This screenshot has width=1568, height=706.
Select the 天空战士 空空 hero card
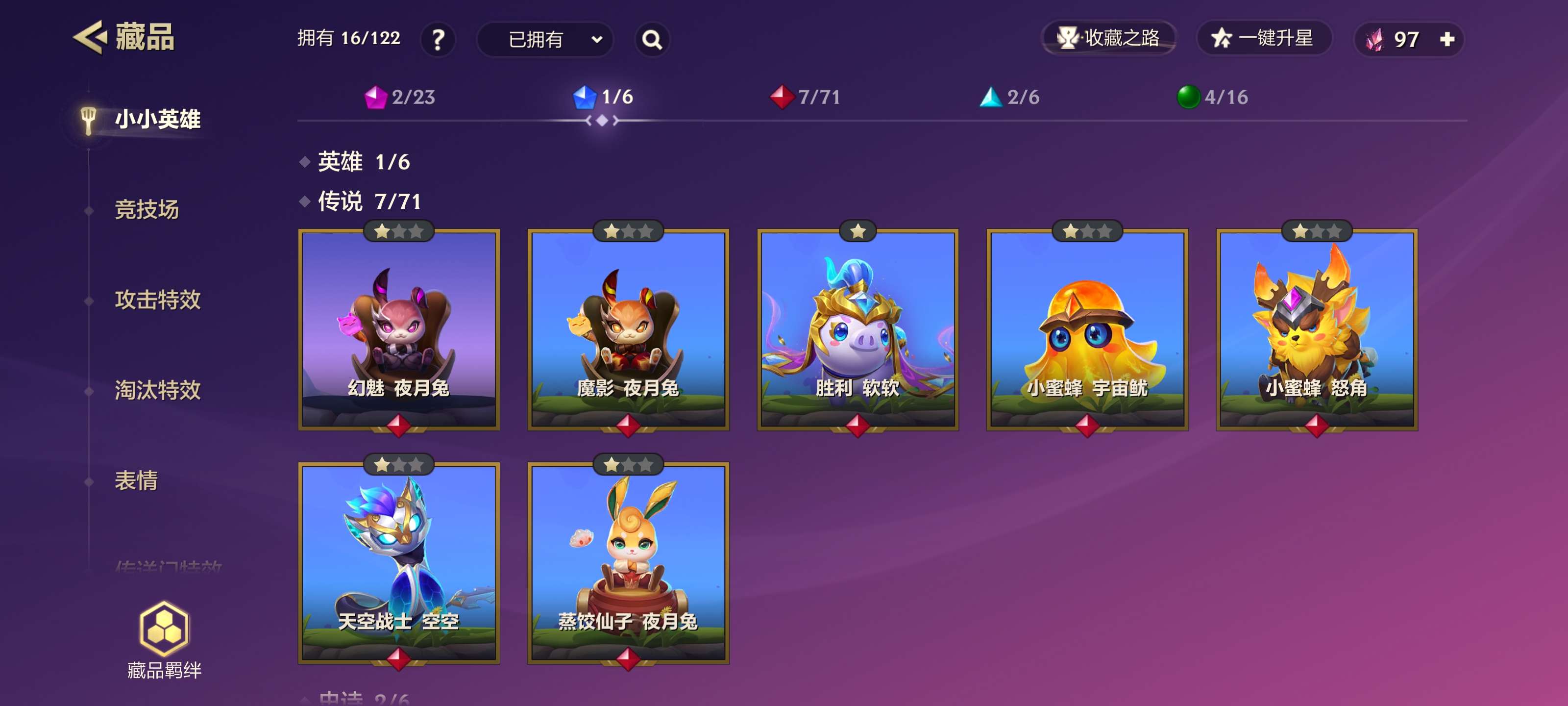pos(399,563)
